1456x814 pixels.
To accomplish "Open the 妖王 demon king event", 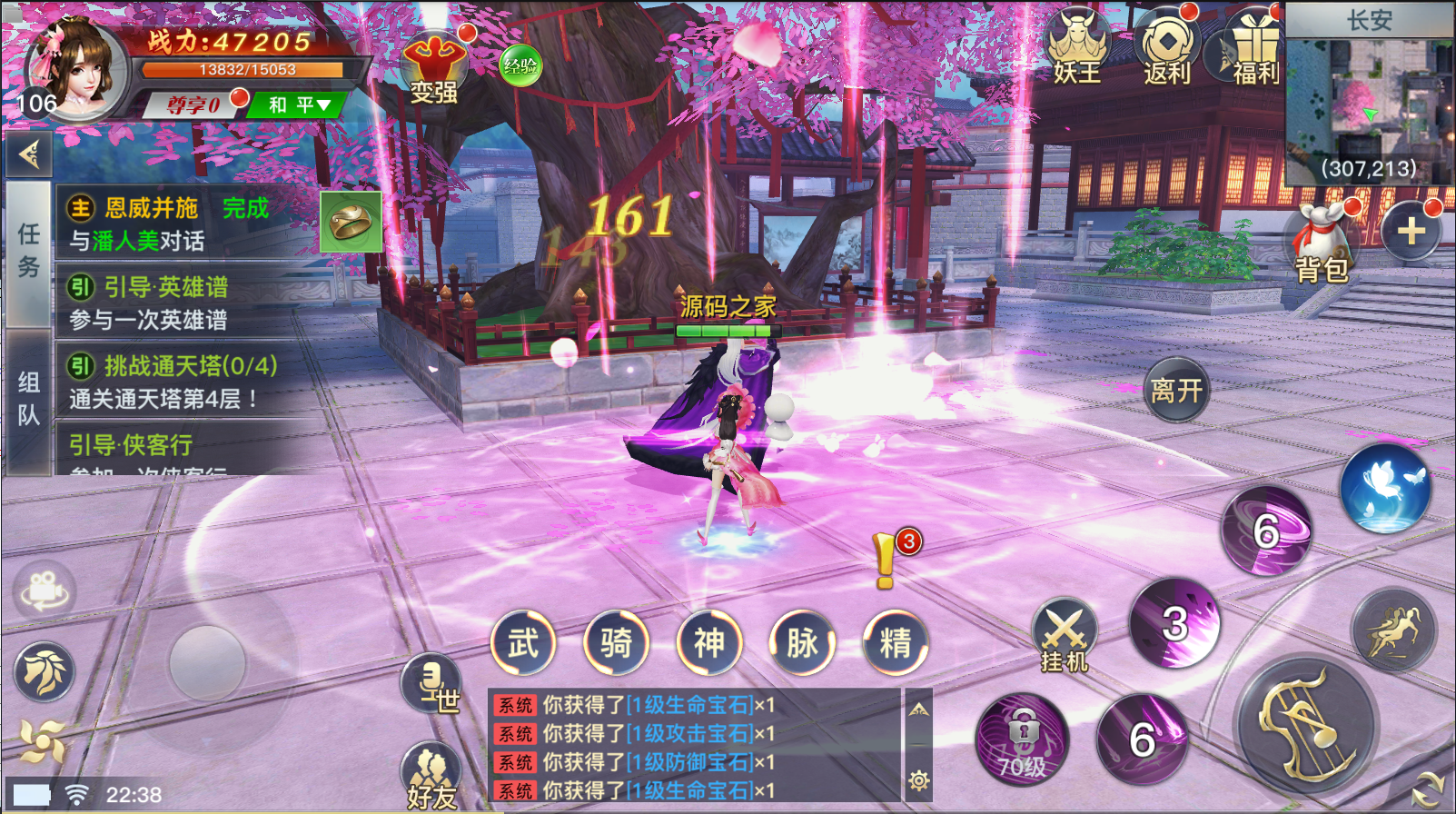I will 1077,49.
